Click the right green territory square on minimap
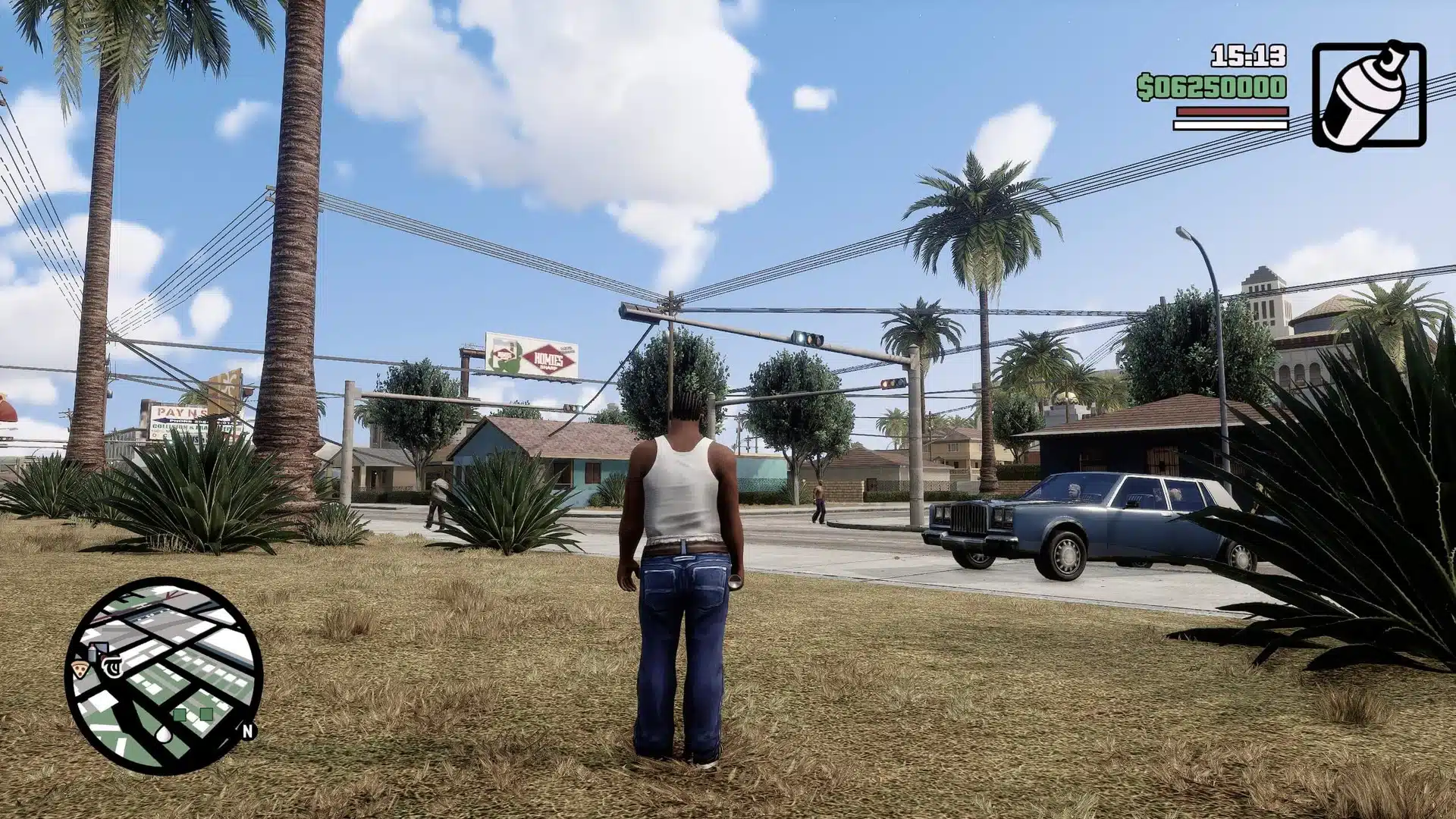 click(206, 713)
